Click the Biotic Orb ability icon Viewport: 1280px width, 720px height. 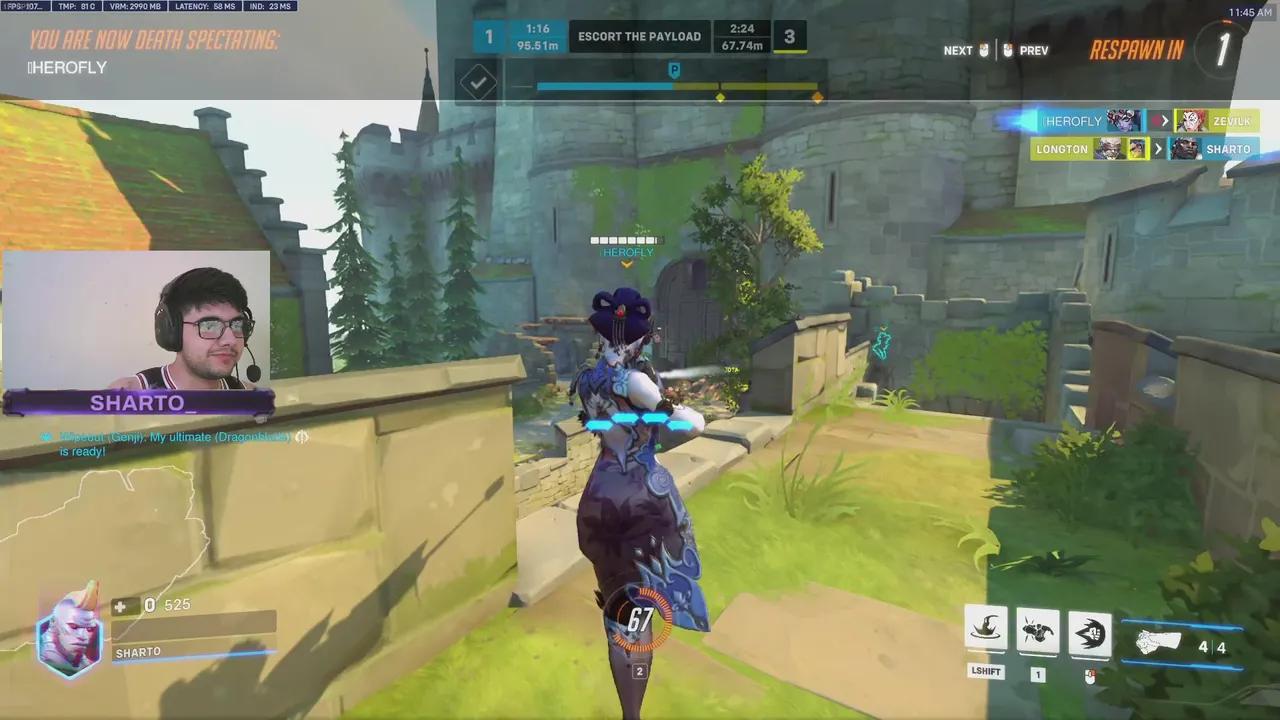tap(1037, 628)
